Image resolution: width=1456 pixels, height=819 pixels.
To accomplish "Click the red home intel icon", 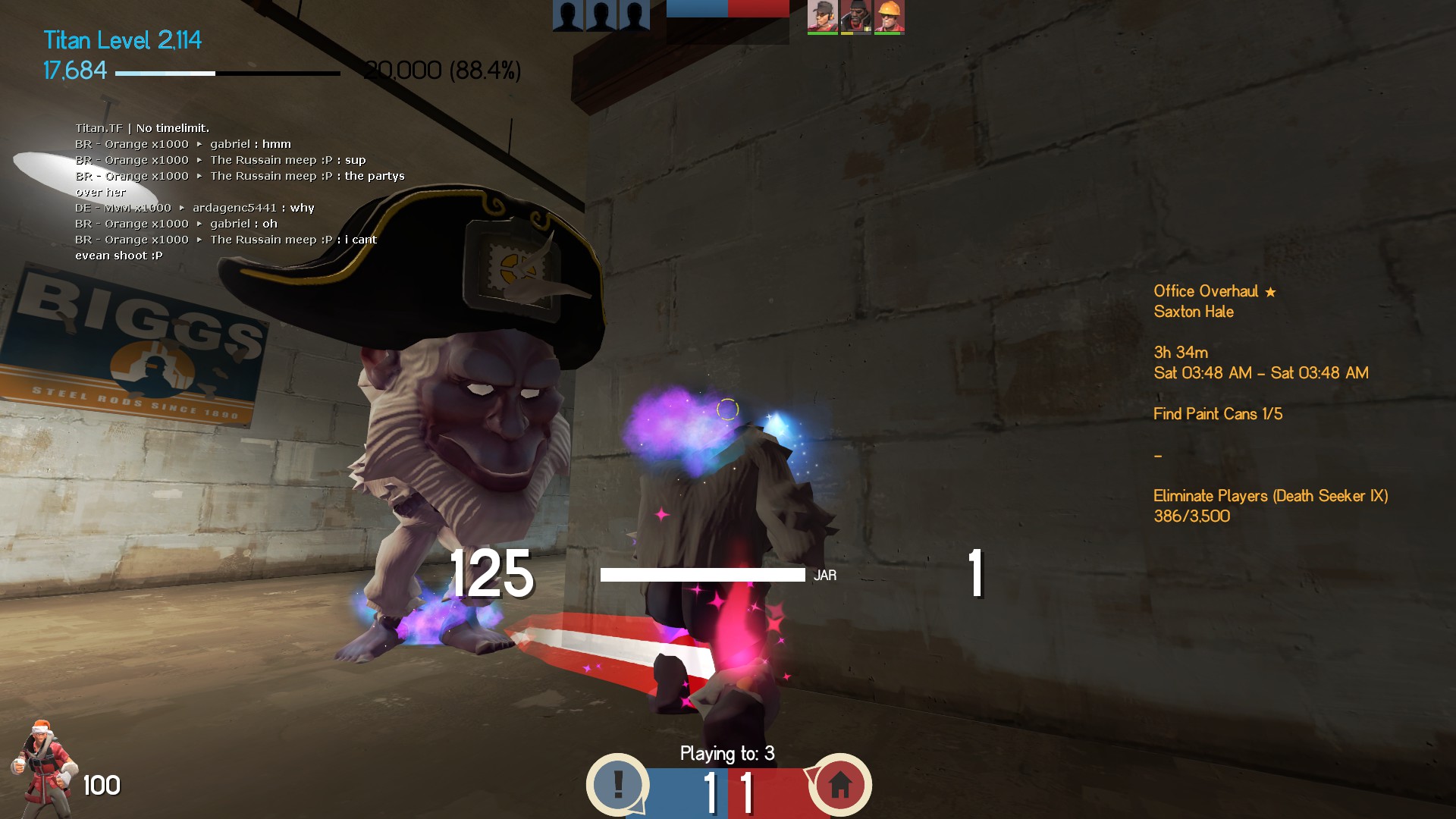I will (839, 784).
